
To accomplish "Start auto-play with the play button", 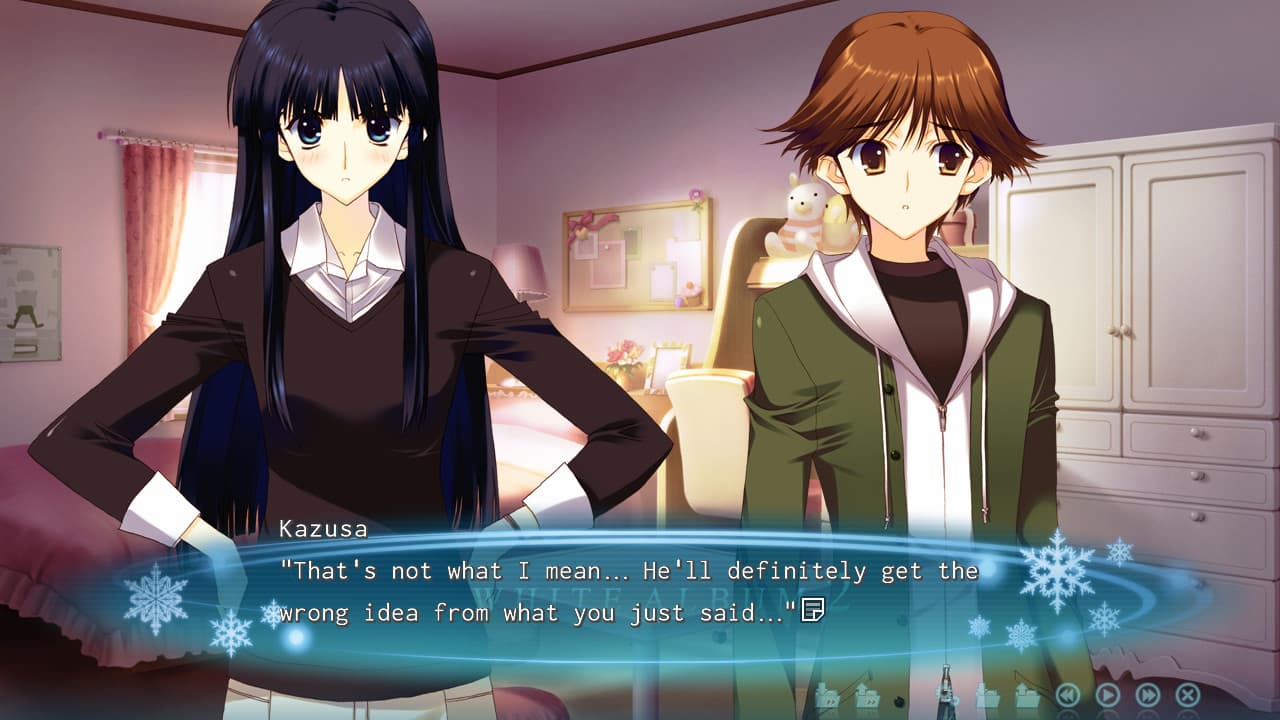I will click(1108, 694).
